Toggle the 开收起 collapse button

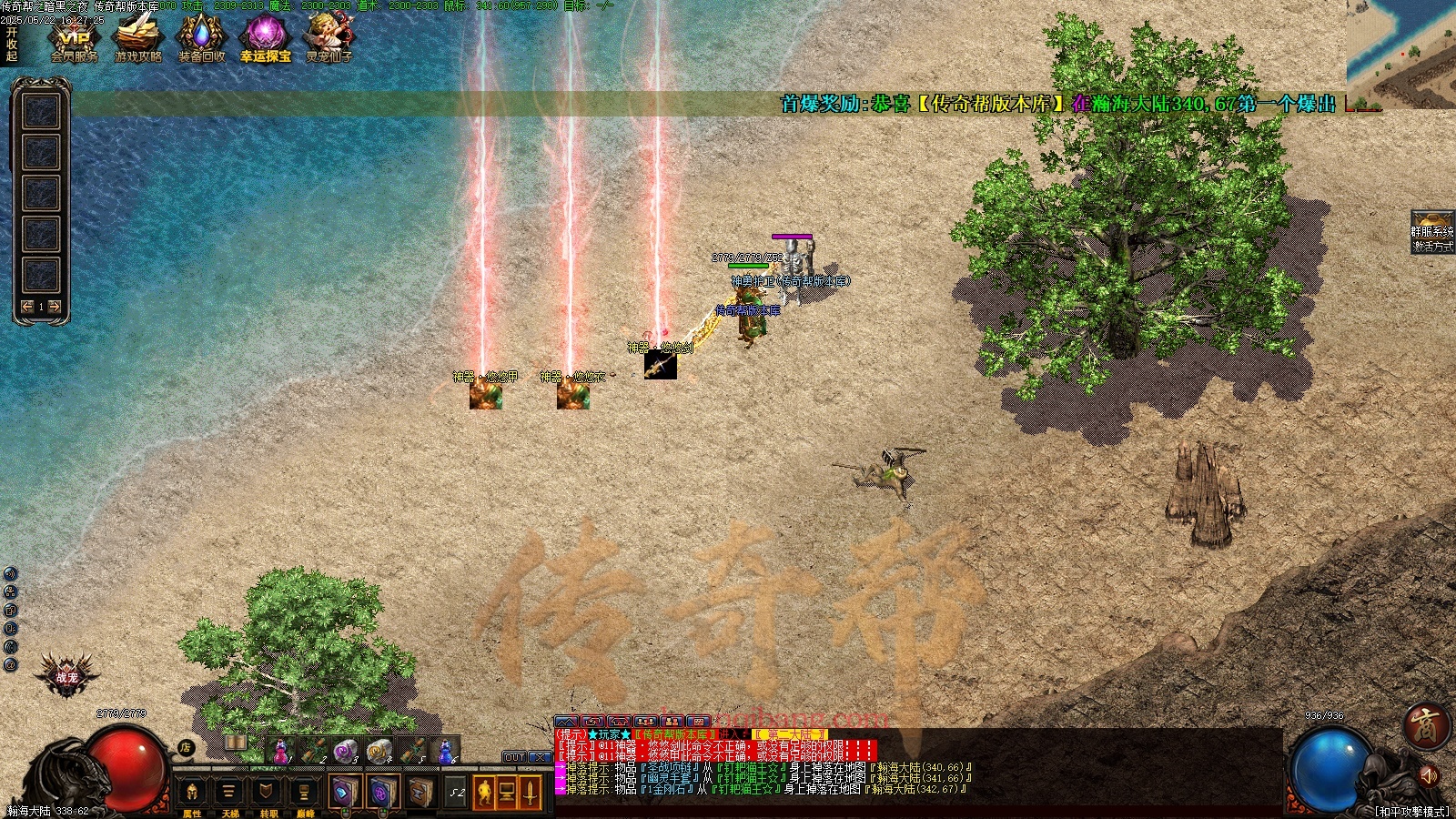pos(12,44)
